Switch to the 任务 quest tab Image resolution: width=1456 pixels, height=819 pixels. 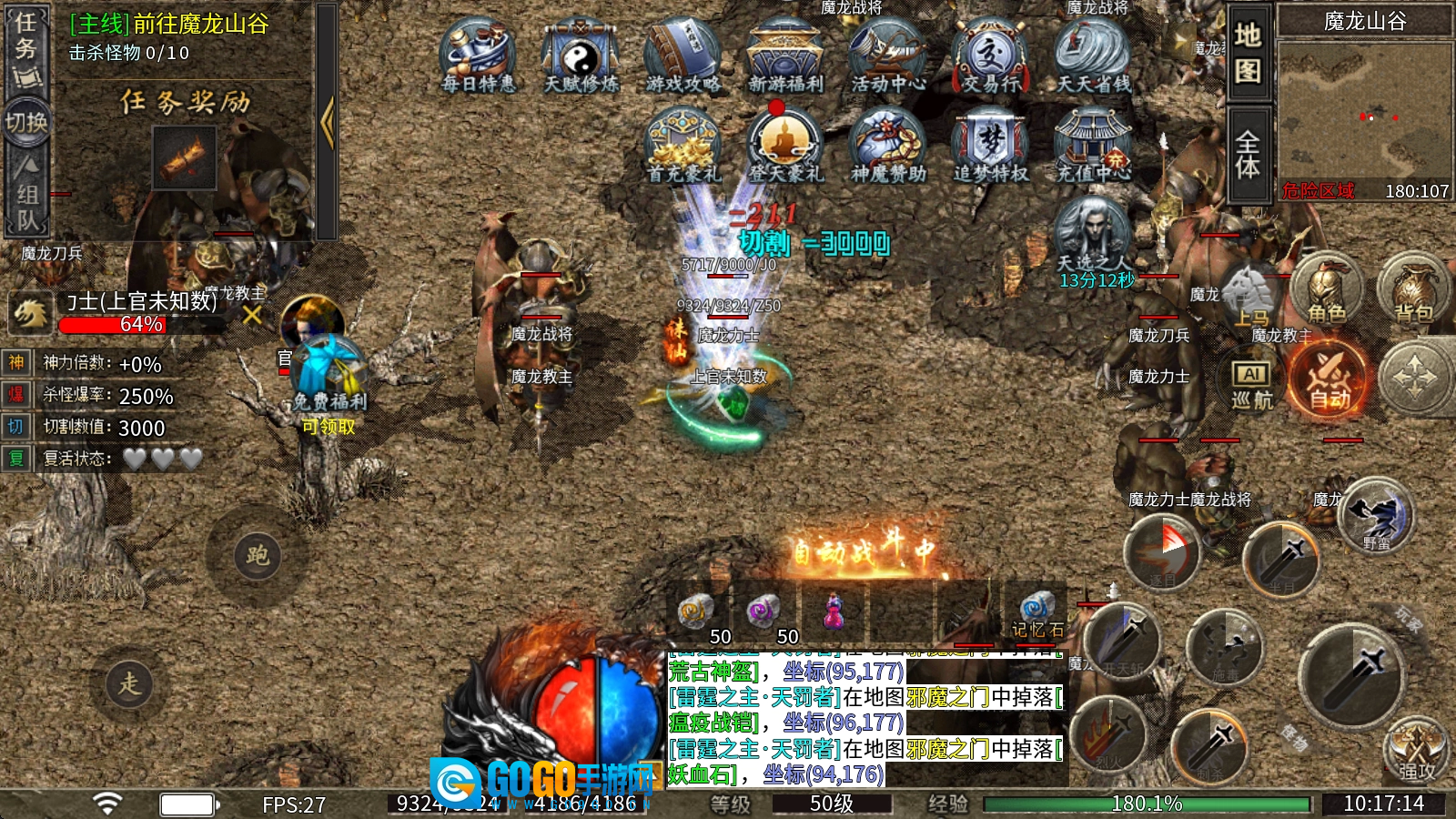tap(25, 47)
